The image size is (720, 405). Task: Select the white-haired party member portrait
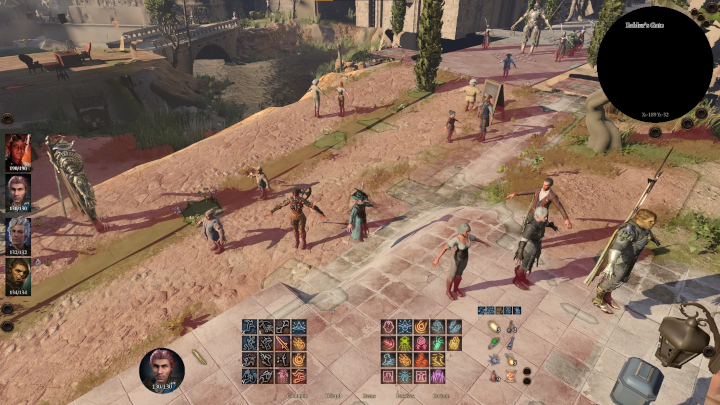pos(17,234)
